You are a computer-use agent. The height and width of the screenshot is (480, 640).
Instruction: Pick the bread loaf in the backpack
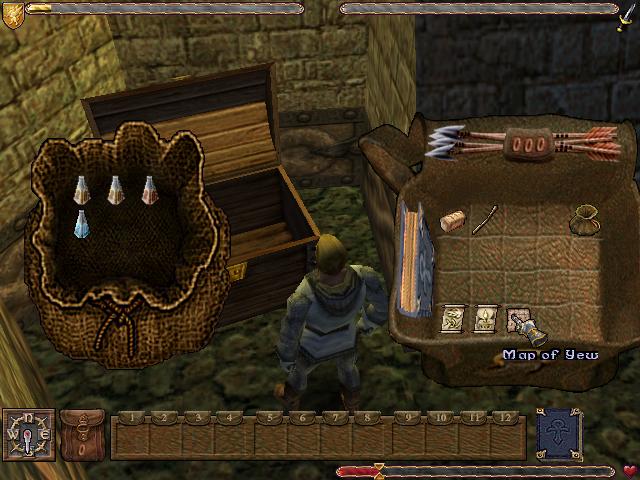454,222
